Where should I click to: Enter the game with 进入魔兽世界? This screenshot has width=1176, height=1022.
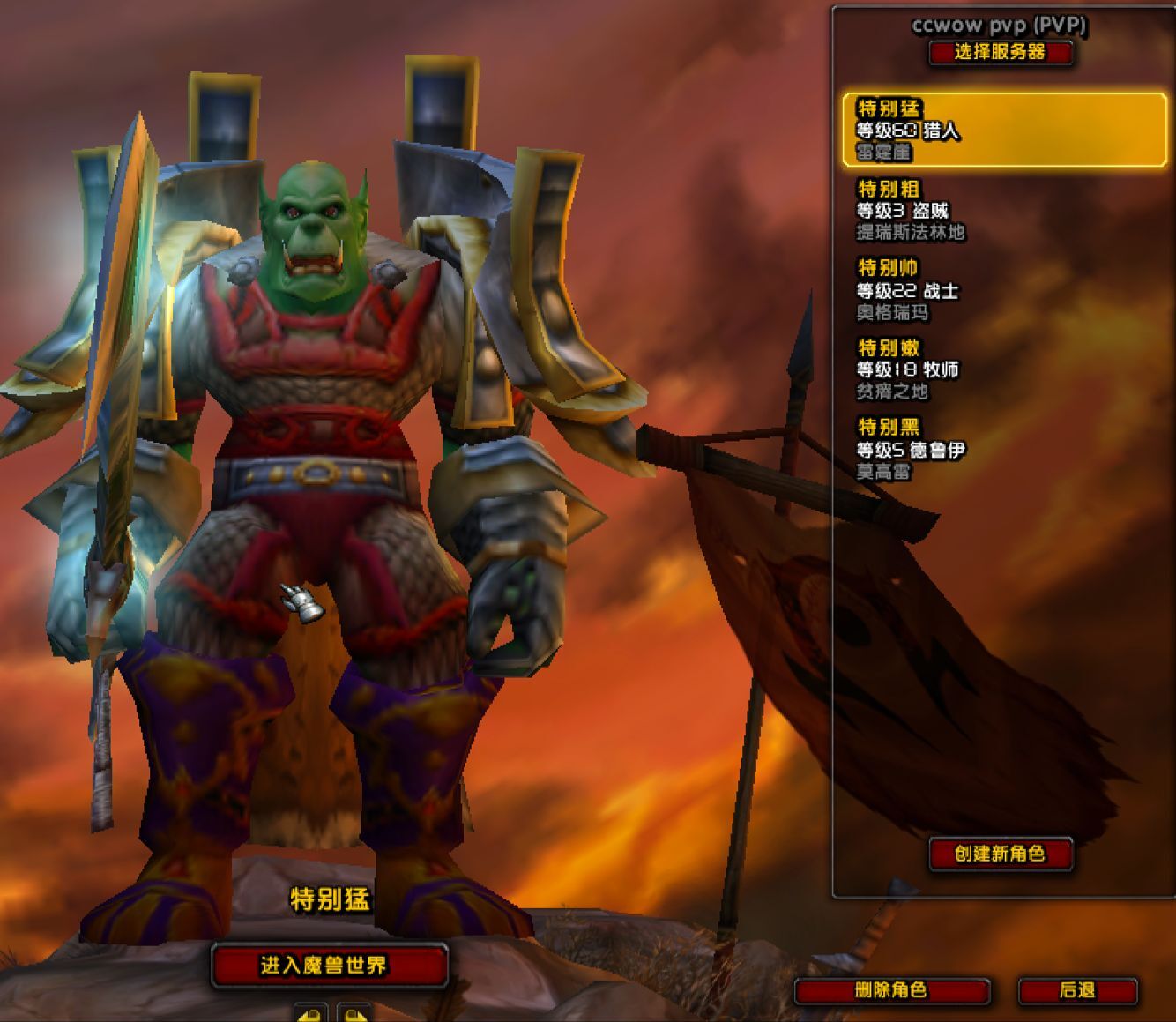(328, 966)
